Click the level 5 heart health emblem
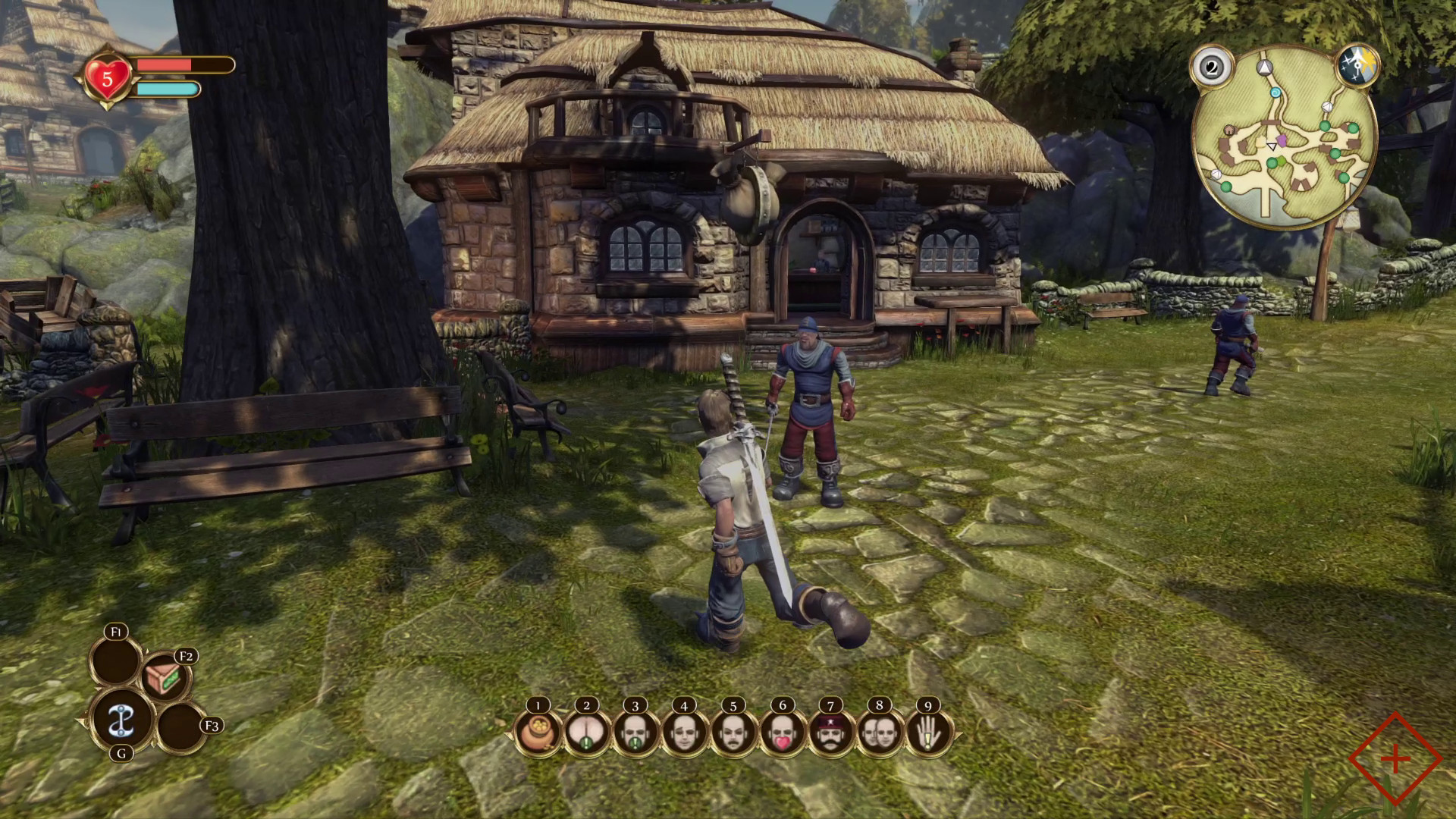The height and width of the screenshot is (819, 1456). [108, 76]
